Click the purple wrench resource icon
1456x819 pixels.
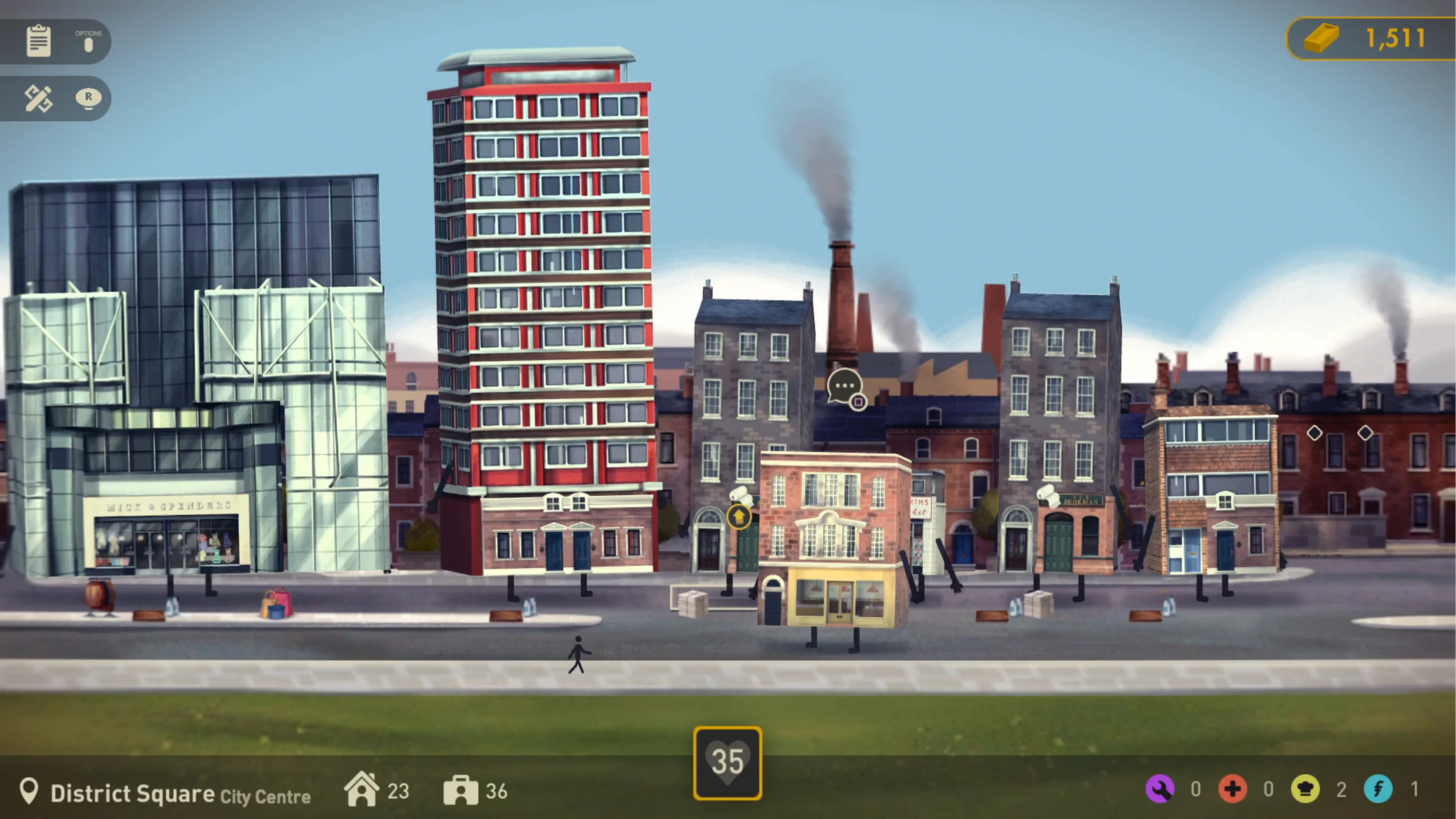[1161, 789]
